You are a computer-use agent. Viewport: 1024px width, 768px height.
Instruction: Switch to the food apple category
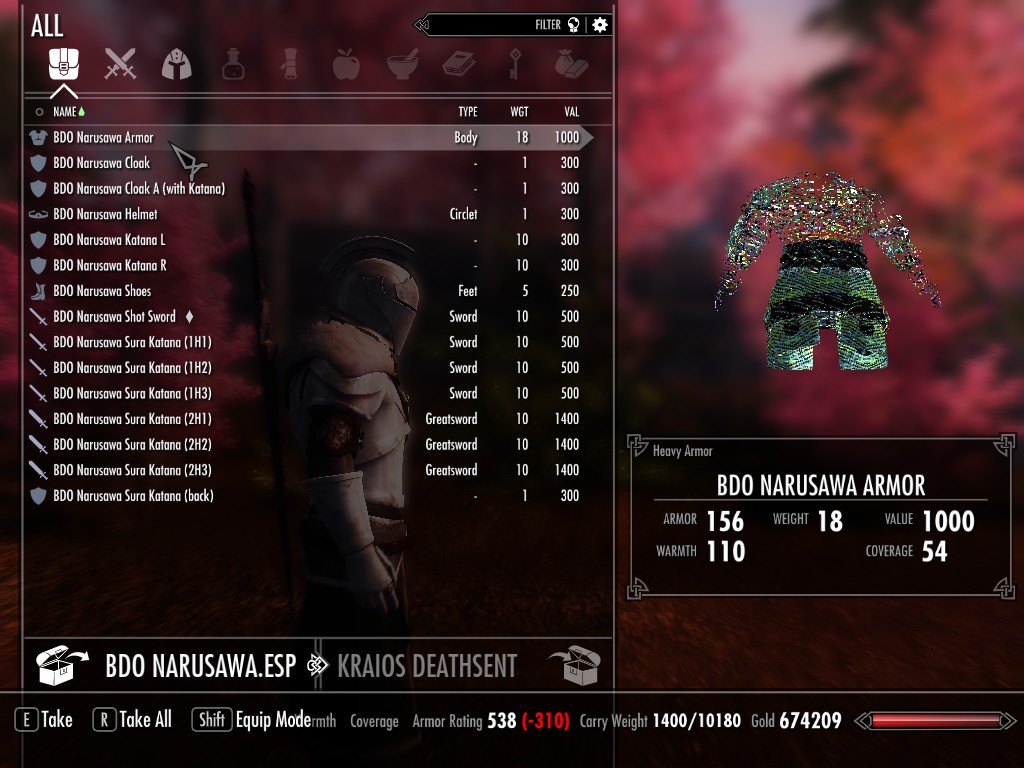345,65
